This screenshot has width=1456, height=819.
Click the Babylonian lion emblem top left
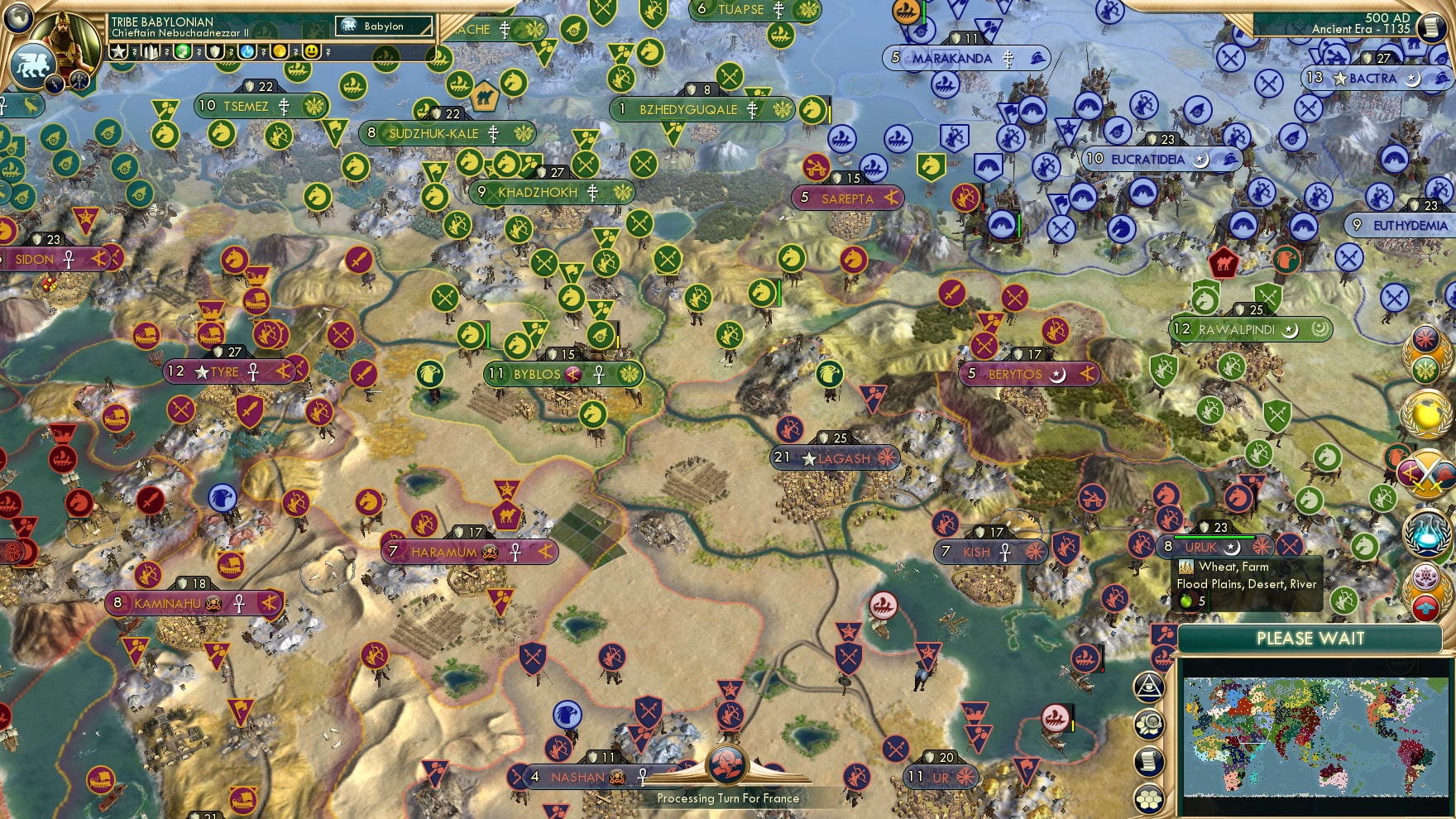pos(33,65)
